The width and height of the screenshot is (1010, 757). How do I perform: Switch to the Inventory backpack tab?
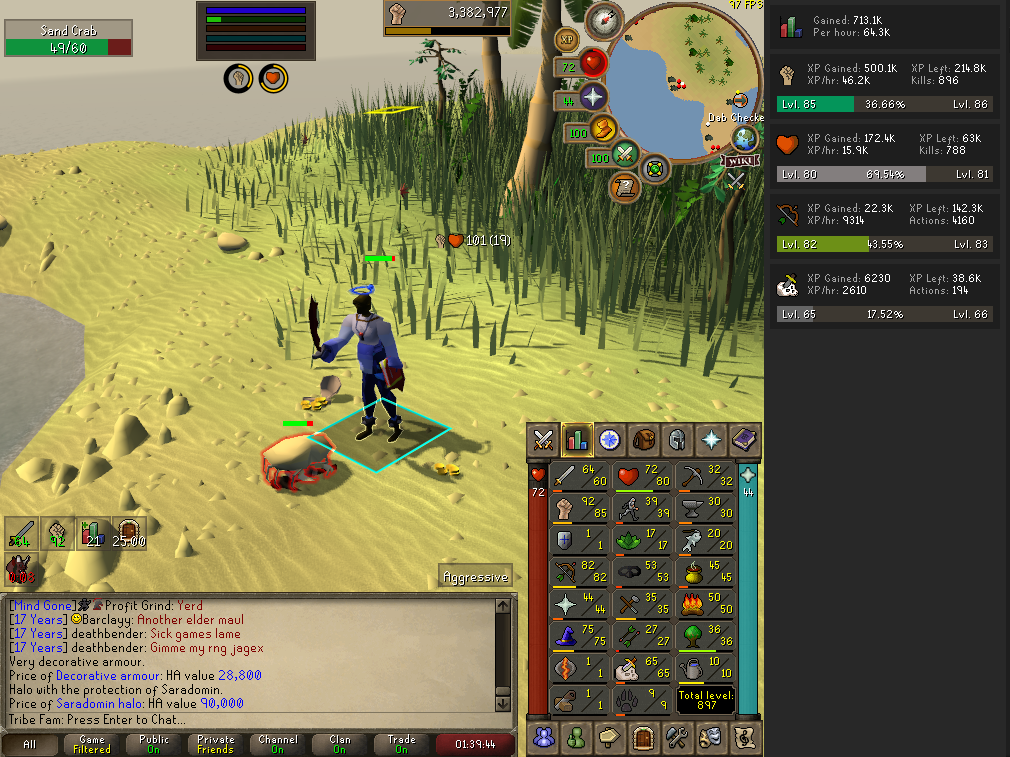(x=643, y=439)
